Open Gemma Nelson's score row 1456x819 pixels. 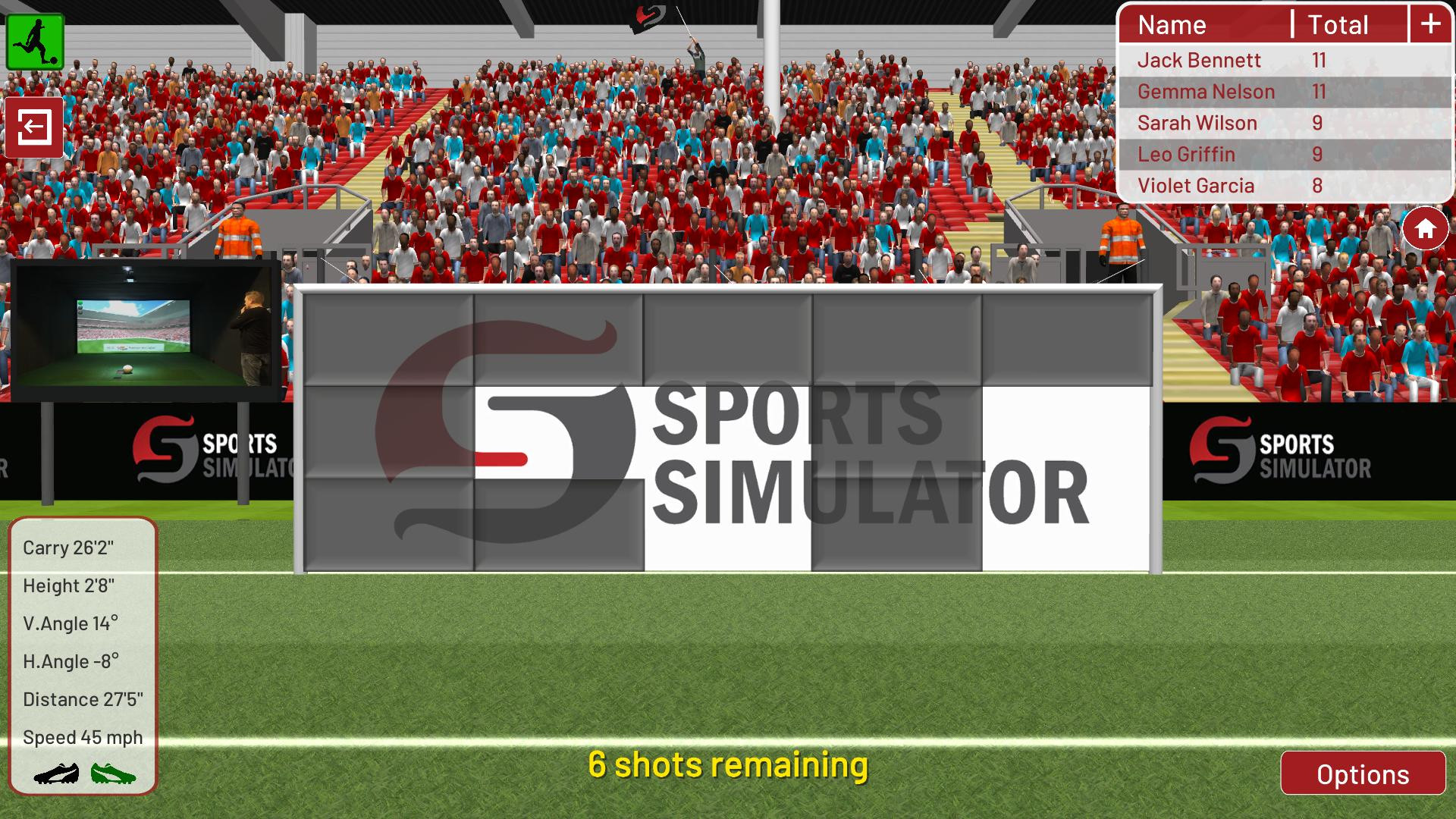click(1205, 91)
